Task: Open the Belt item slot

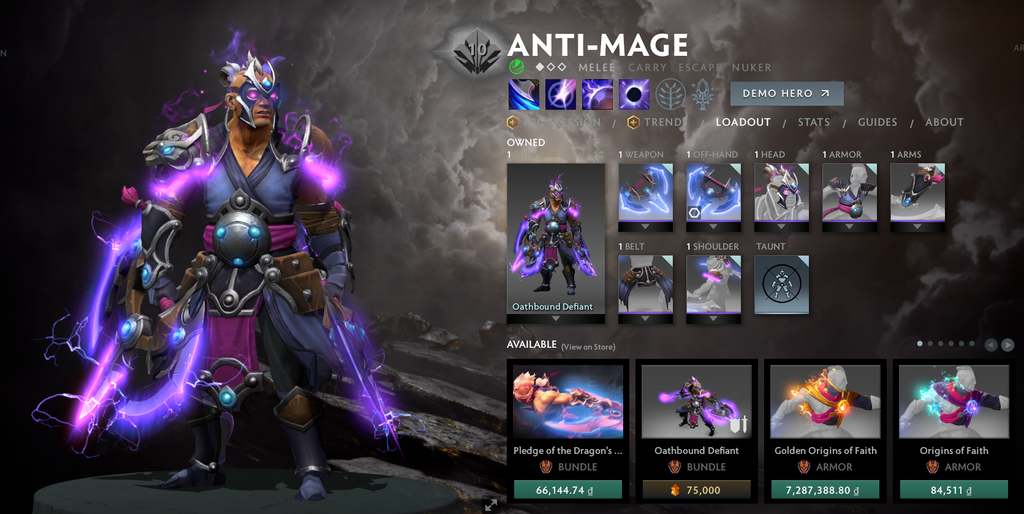Action: 645,284
